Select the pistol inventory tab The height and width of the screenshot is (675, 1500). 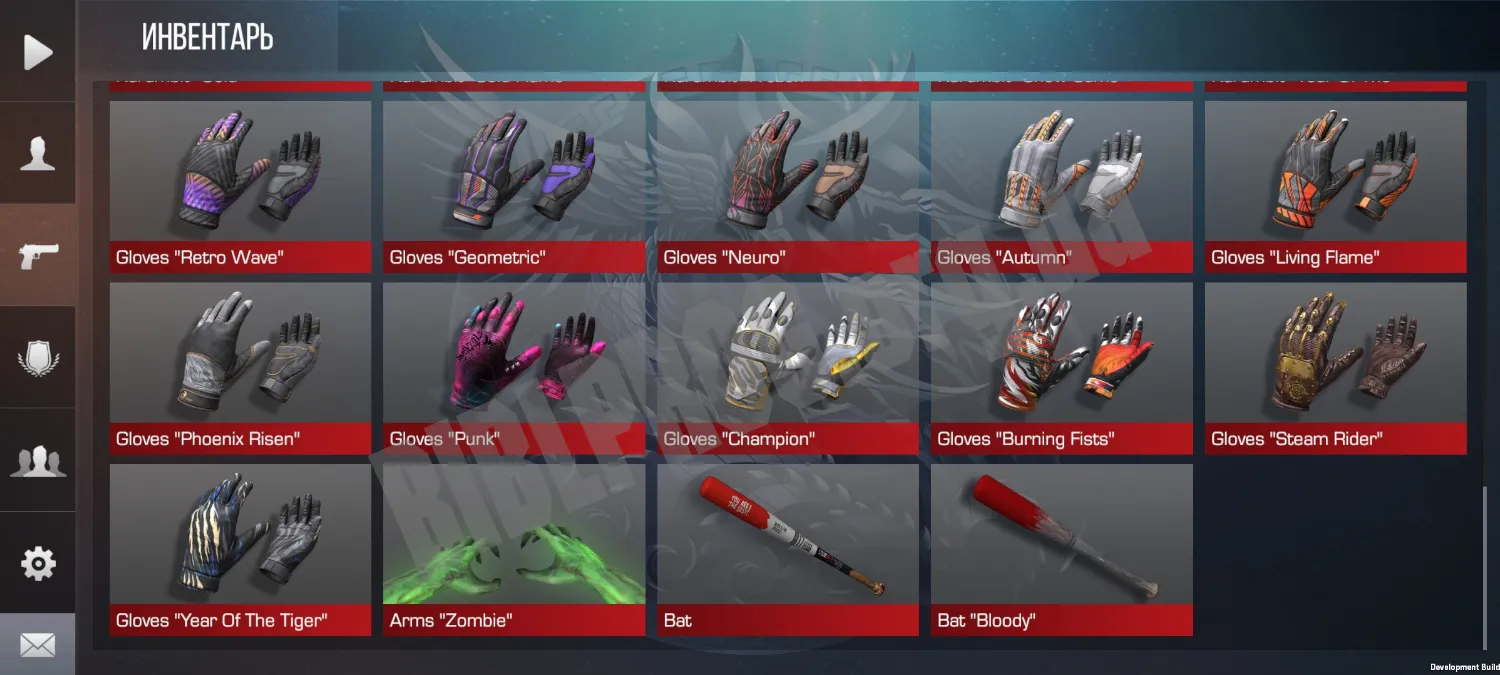37,256
